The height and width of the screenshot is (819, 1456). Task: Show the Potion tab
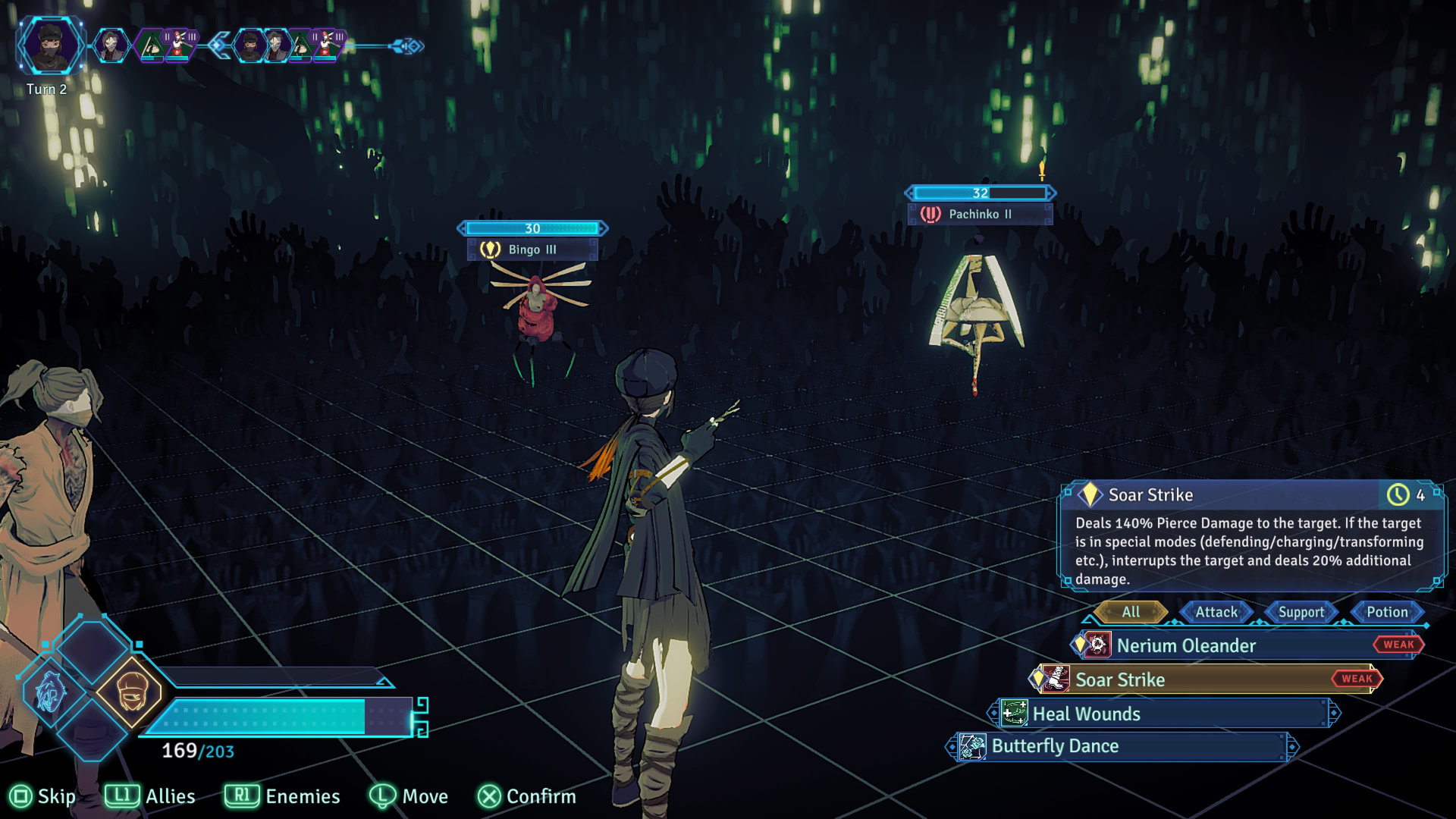point(1386,612)
